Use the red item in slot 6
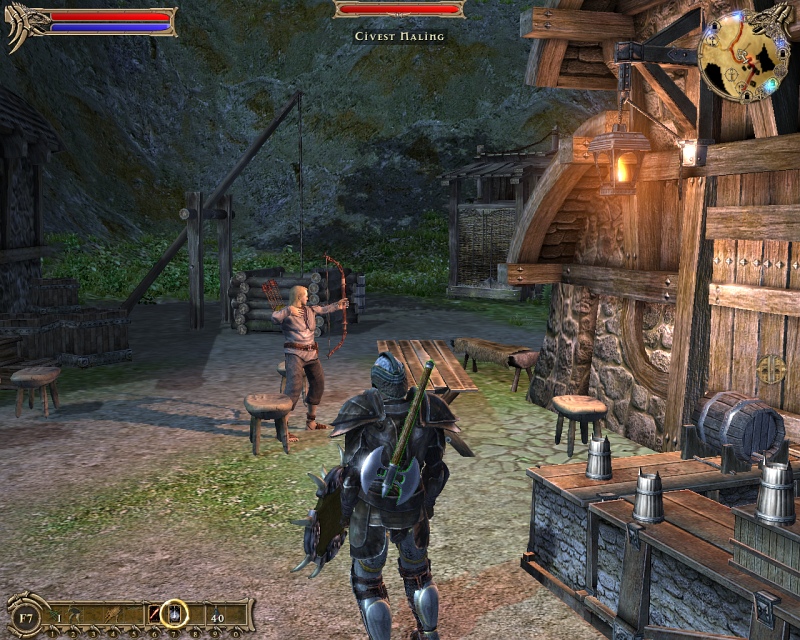Screen dimensions: 800x640 coord(155,614)
